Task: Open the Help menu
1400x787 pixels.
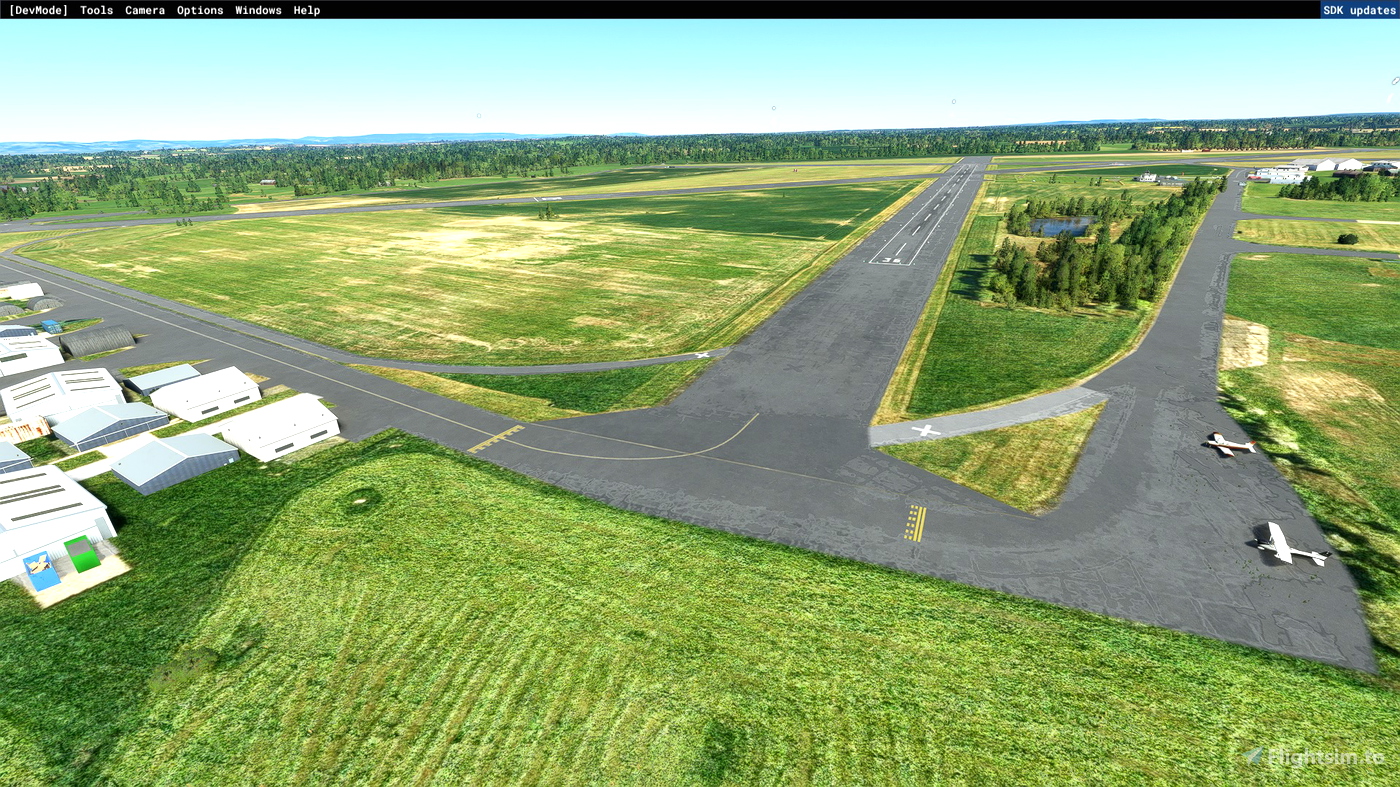Action: [305, 10]
